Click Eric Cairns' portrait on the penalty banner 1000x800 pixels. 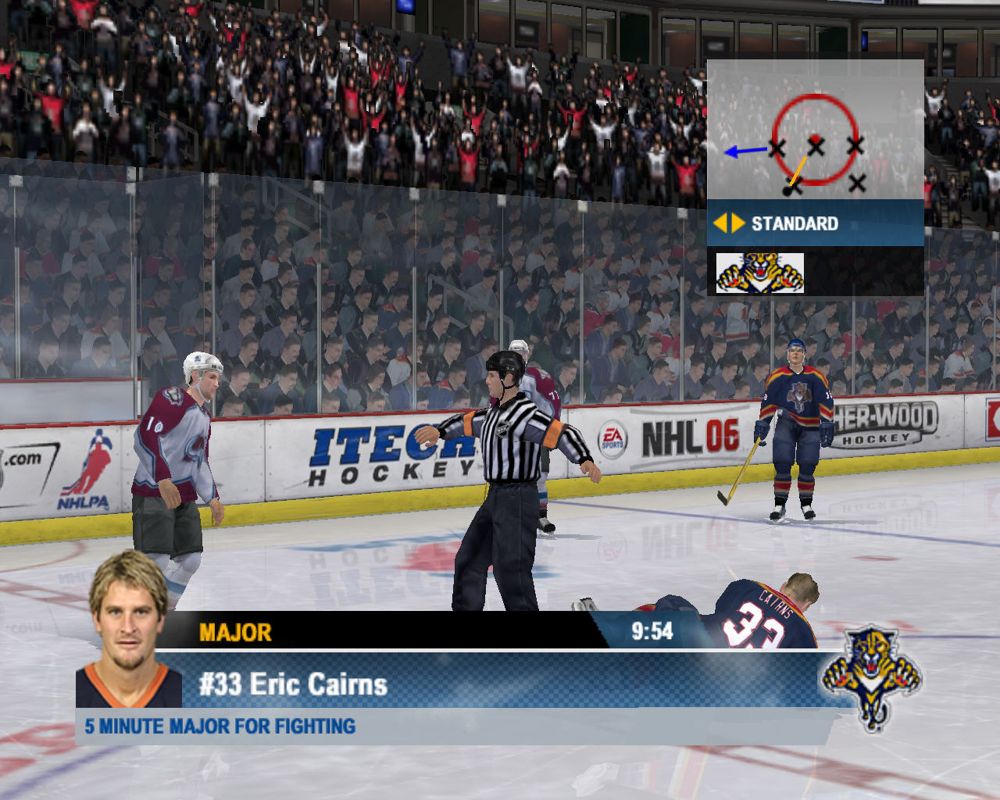click(128, 630)
